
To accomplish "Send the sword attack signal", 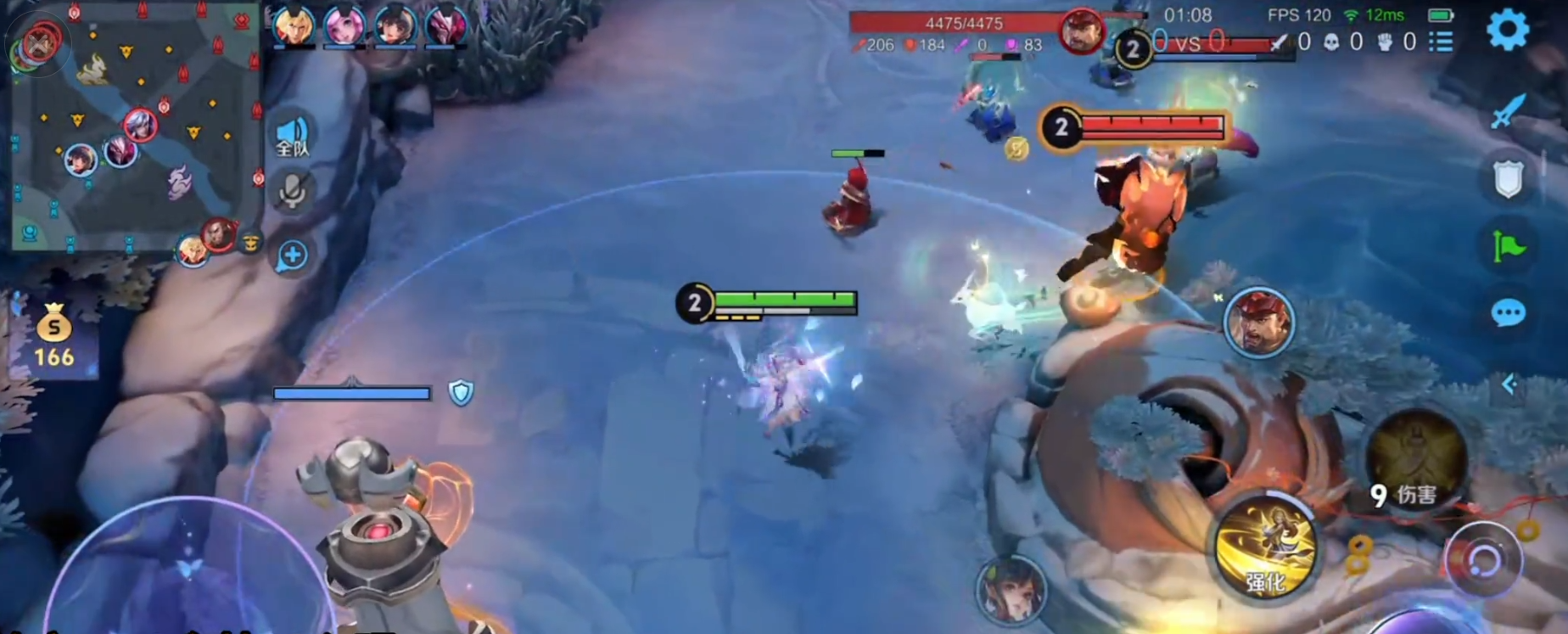I will pyautogui.click(x=1508, y=111).
